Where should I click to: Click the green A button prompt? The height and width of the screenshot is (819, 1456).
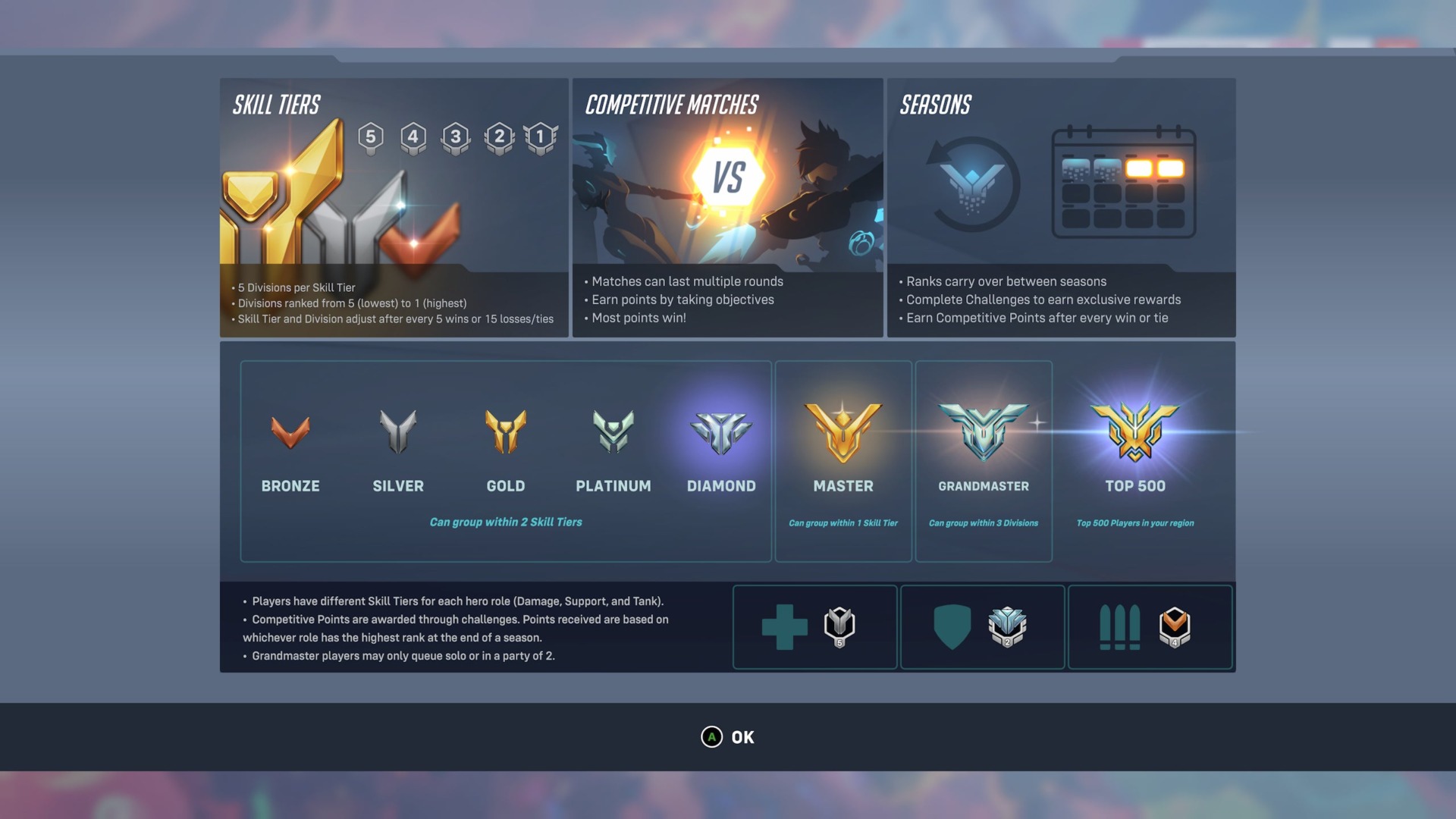point(711,736)
